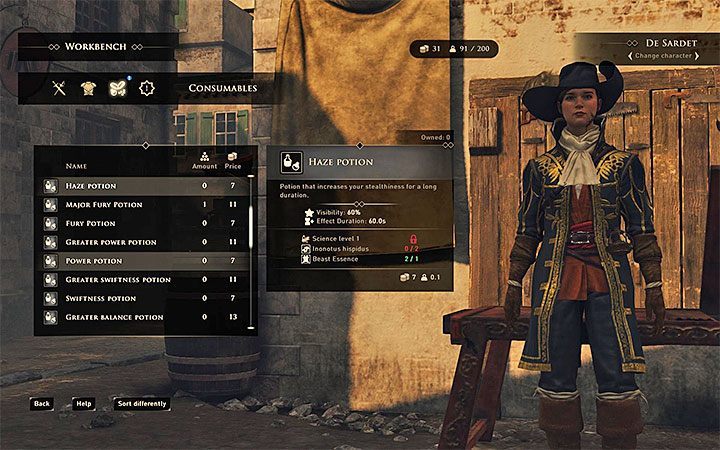The width and height of the screenshot is (720, 450).
Task: Sort list by the Price column header
Action: pyautogui.click(x=233, y=161)
